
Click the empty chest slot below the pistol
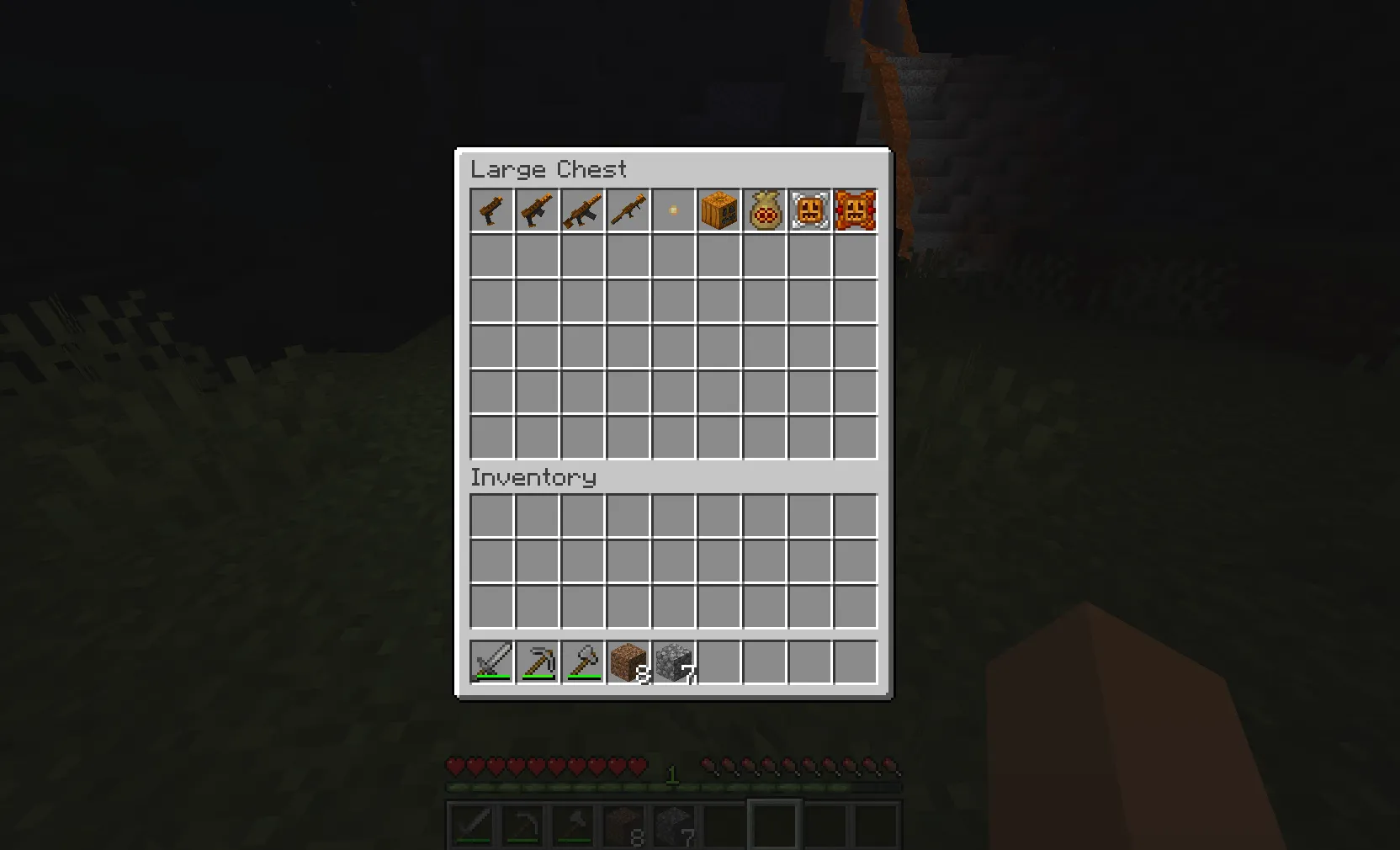point(491,256)
